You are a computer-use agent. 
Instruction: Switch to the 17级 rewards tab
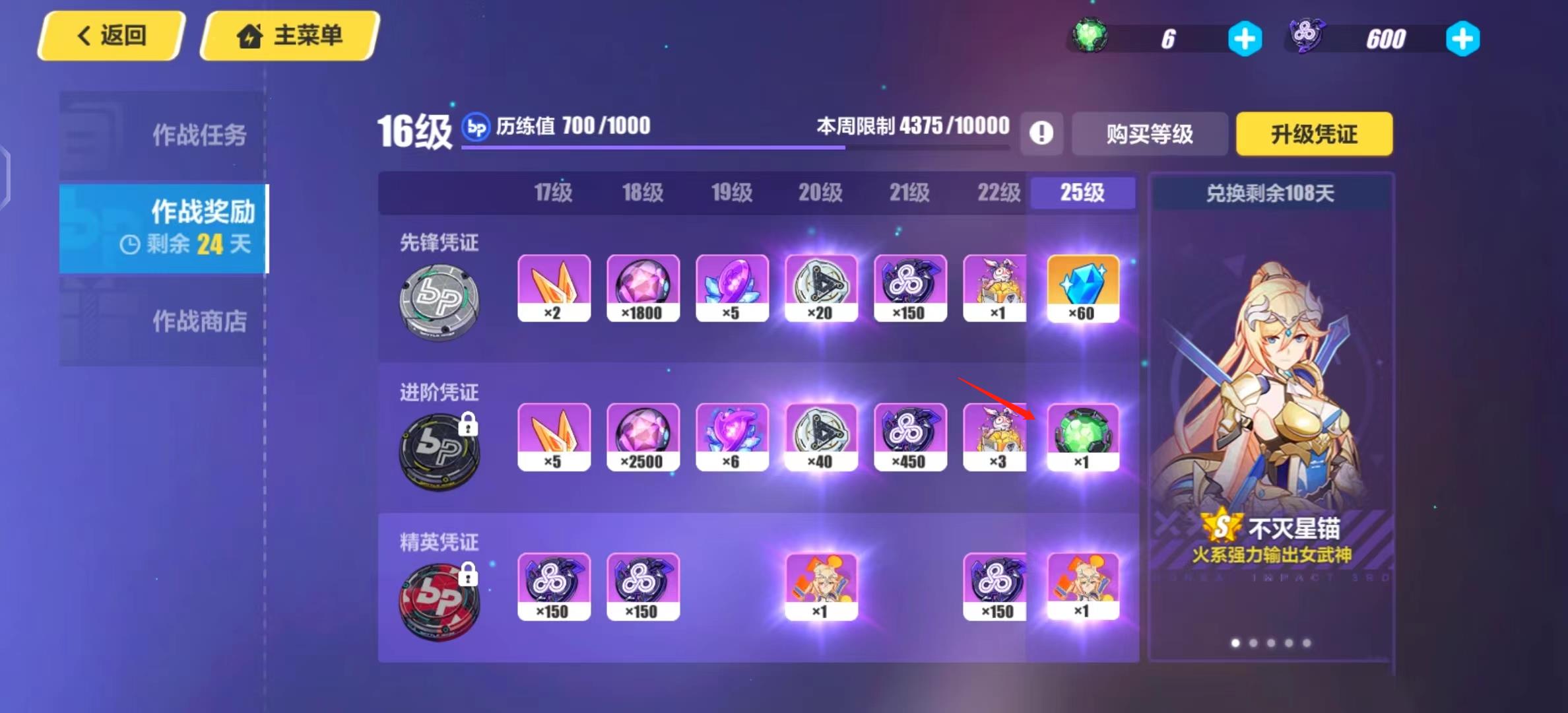(x=554, y=193)
